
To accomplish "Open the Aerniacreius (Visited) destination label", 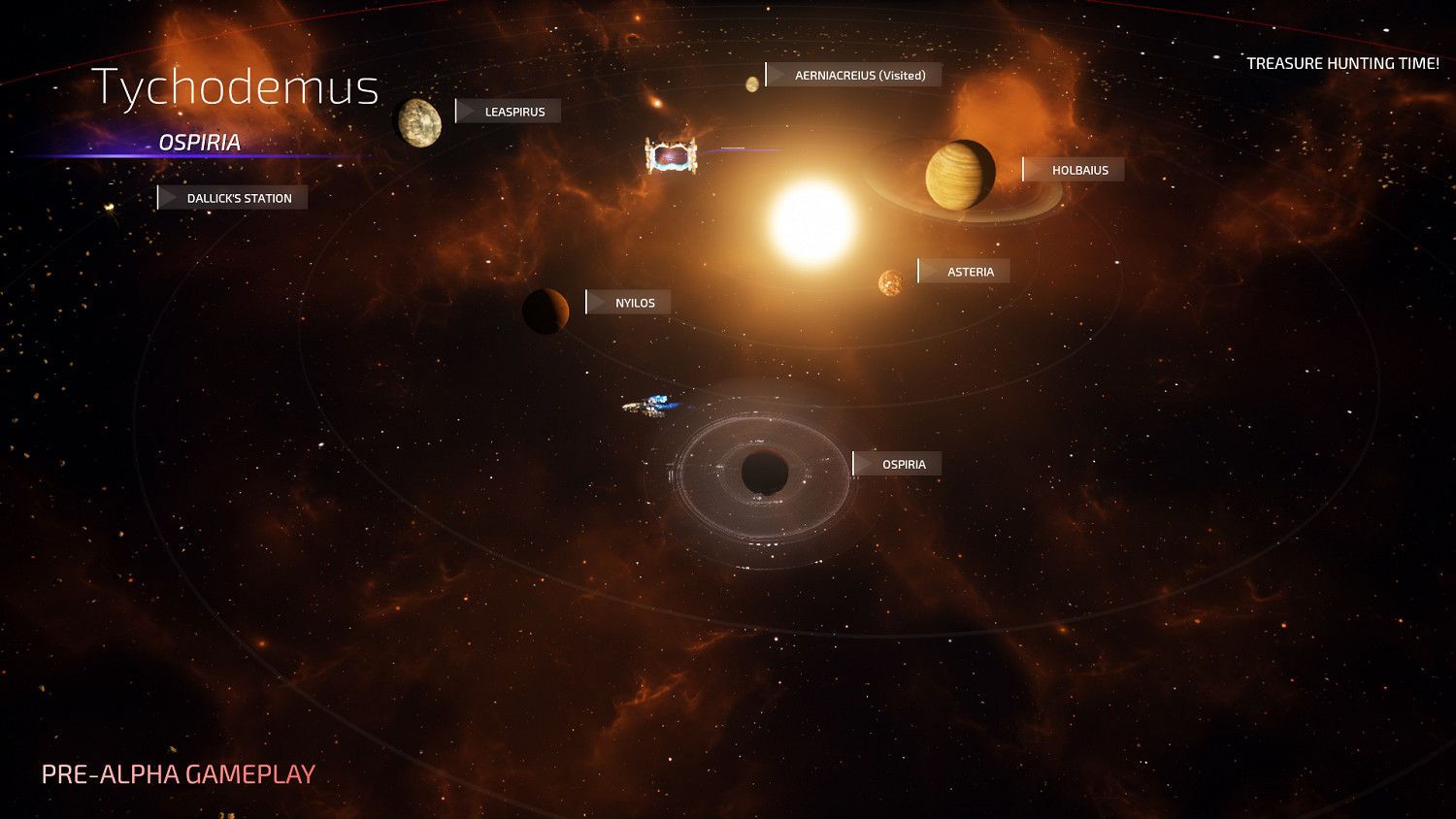I will [x=854, y=75].
